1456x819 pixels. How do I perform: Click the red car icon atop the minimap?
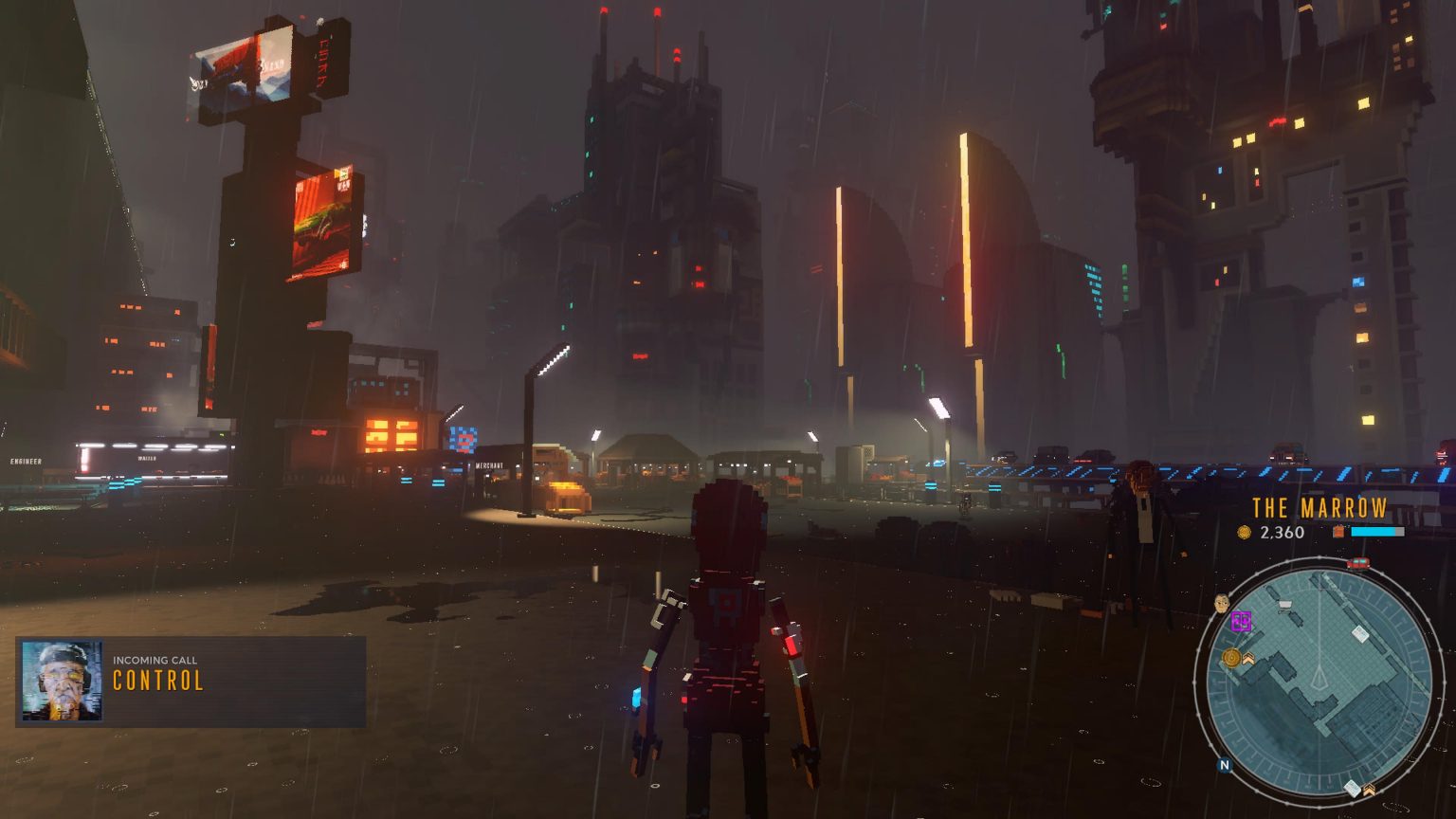pos(1357,564)
